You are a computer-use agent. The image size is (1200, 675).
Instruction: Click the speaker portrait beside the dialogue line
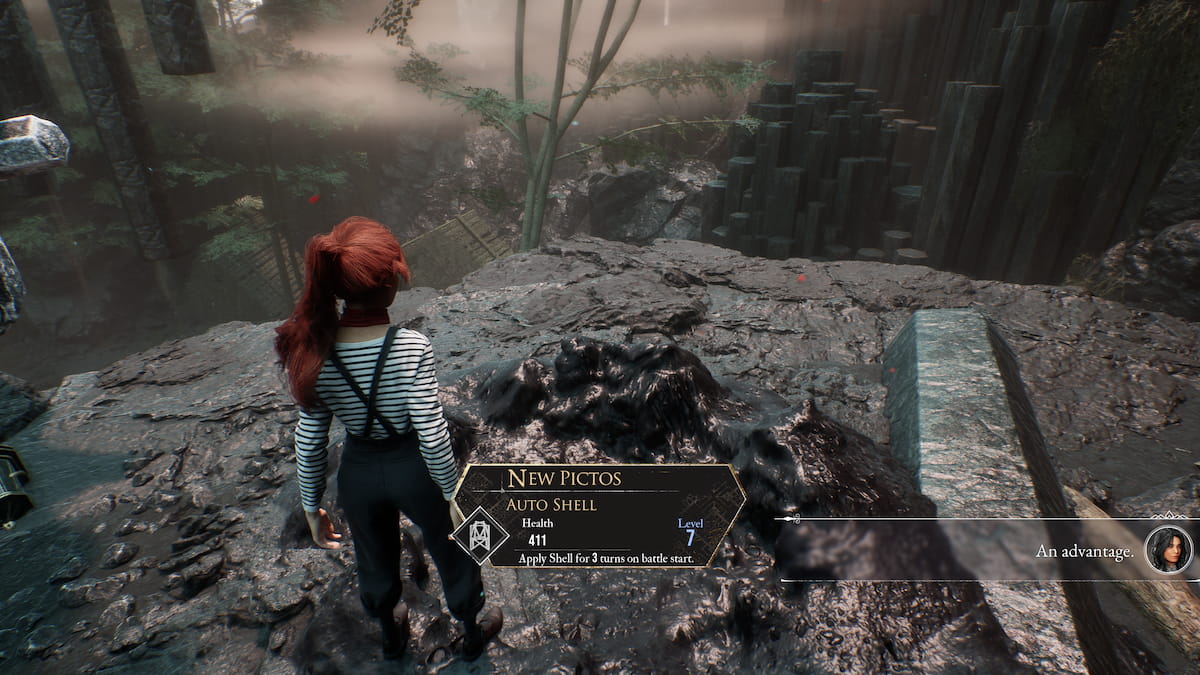coord(1169,550)
